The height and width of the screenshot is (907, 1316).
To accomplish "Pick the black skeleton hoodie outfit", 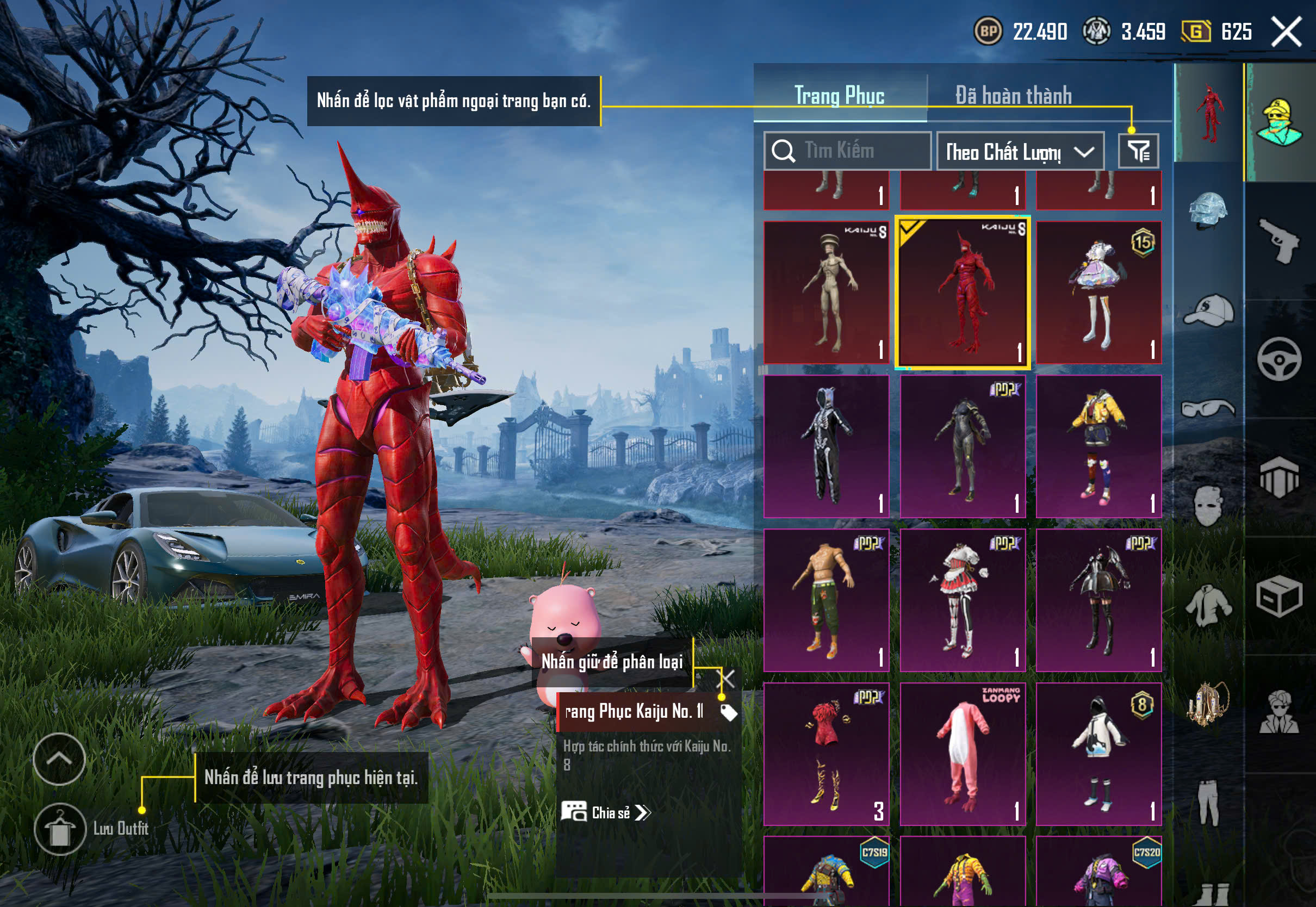I will [826, 446].
